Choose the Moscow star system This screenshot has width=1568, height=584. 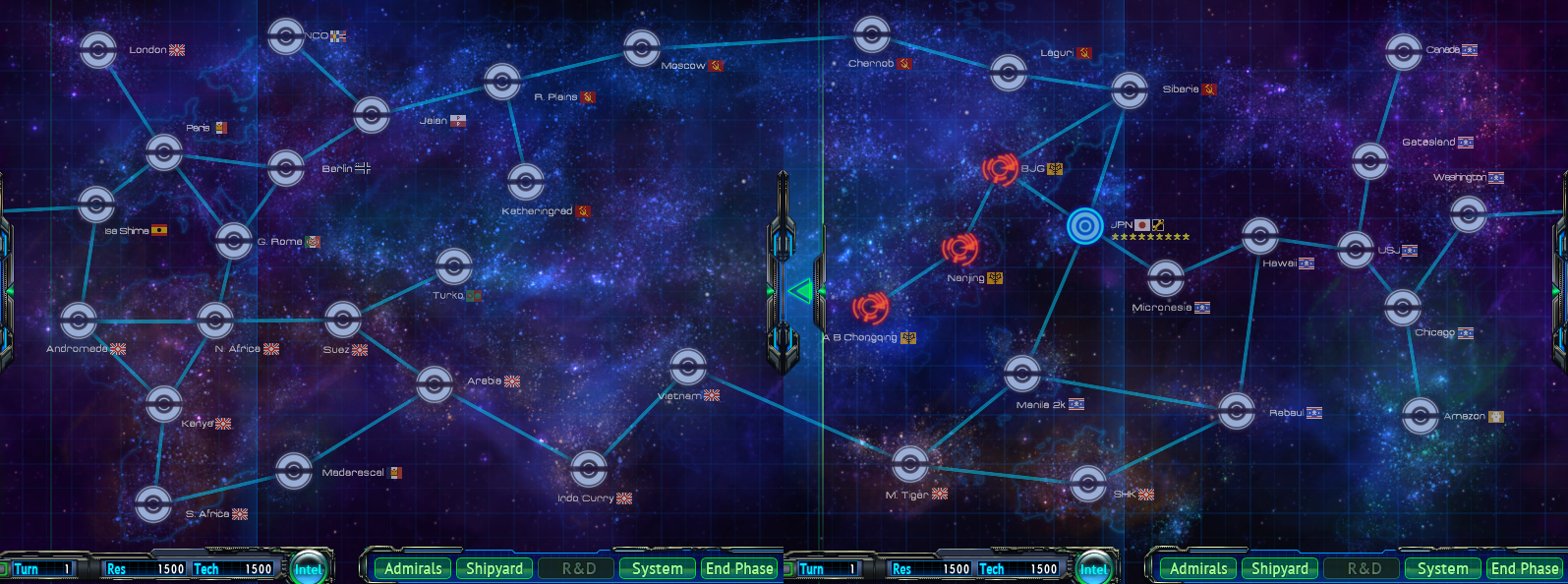642,47
